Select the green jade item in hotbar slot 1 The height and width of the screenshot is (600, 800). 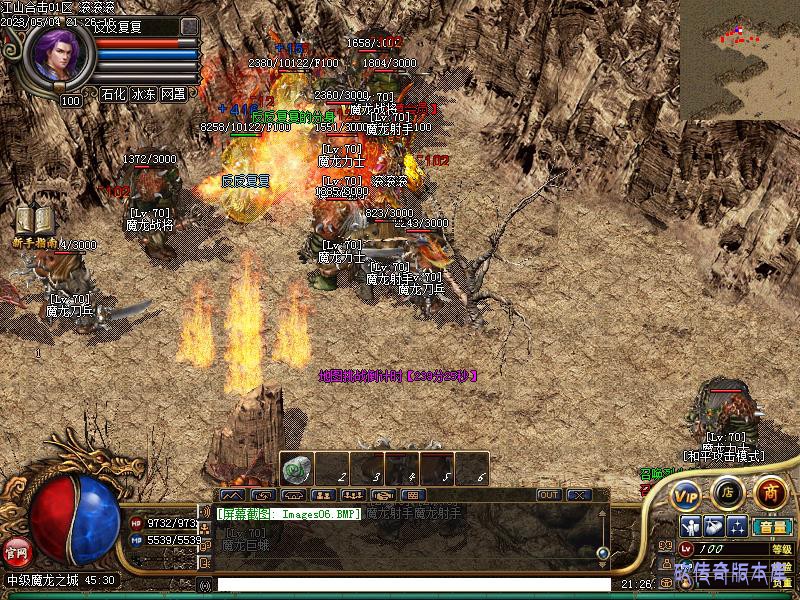pyautogui.click(x=297, y=469)
